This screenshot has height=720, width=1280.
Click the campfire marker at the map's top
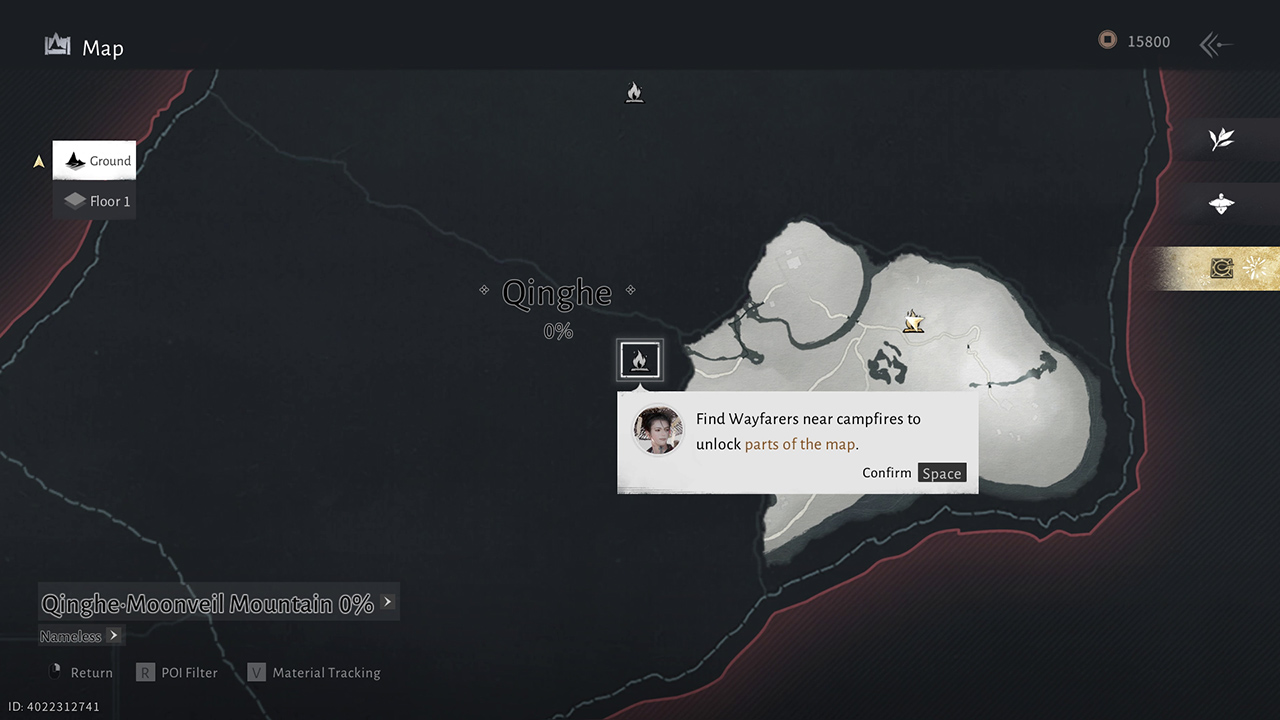634,93
